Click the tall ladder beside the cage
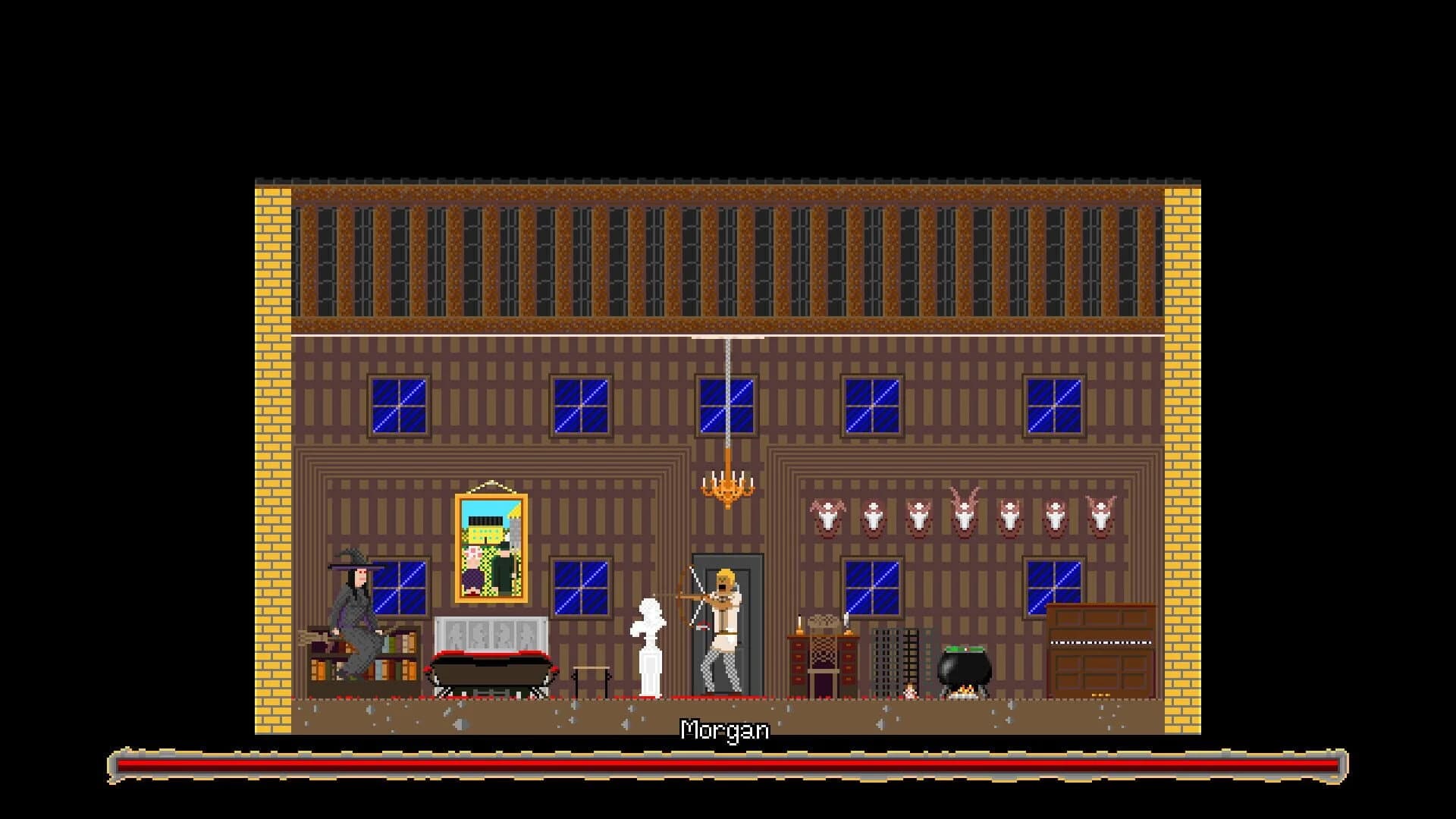The height and width of the screenshot is (819, 1456). point(910,656)
